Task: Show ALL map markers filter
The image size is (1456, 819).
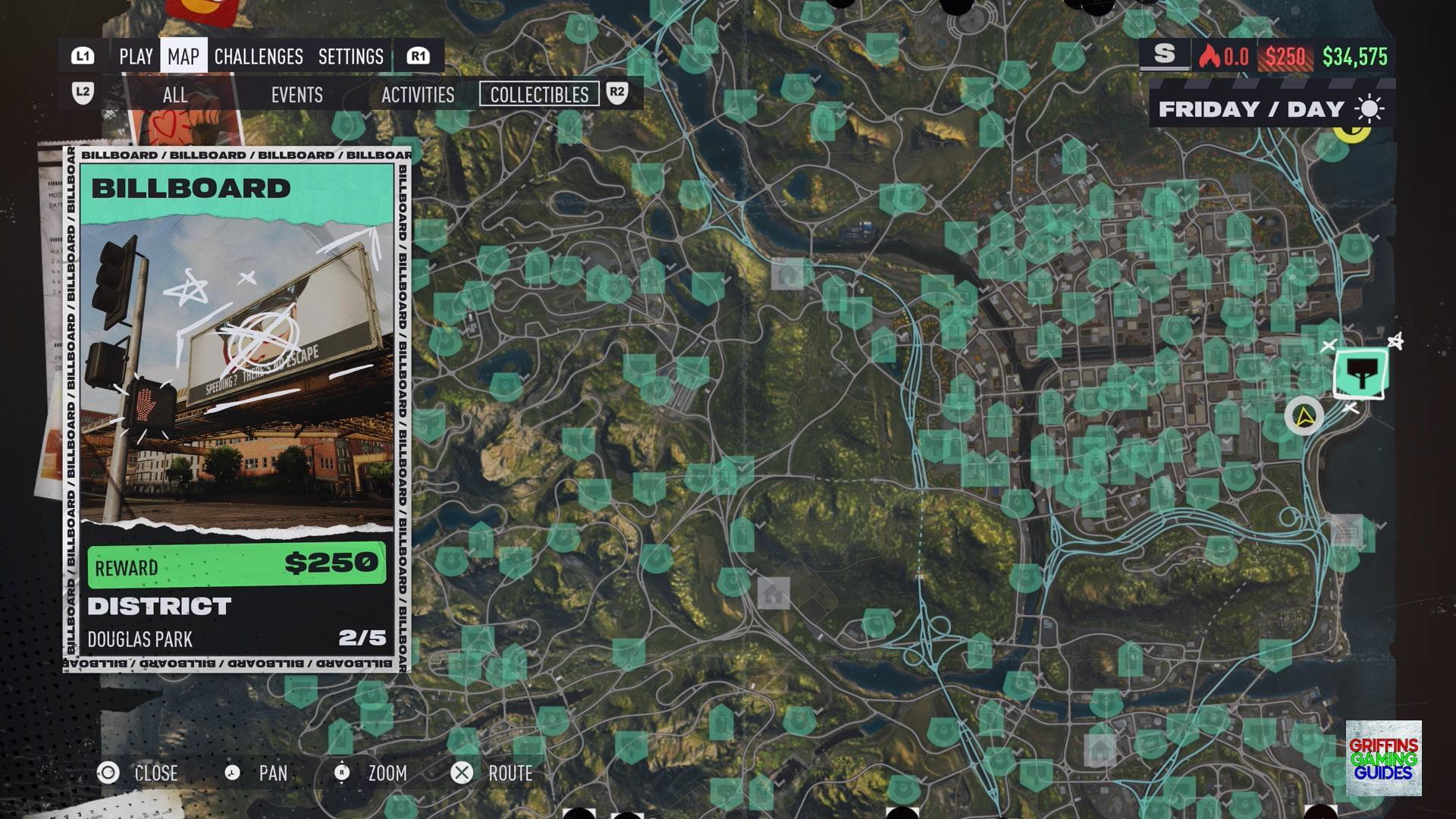Action: pyautogui.click(x=174, y=95)
